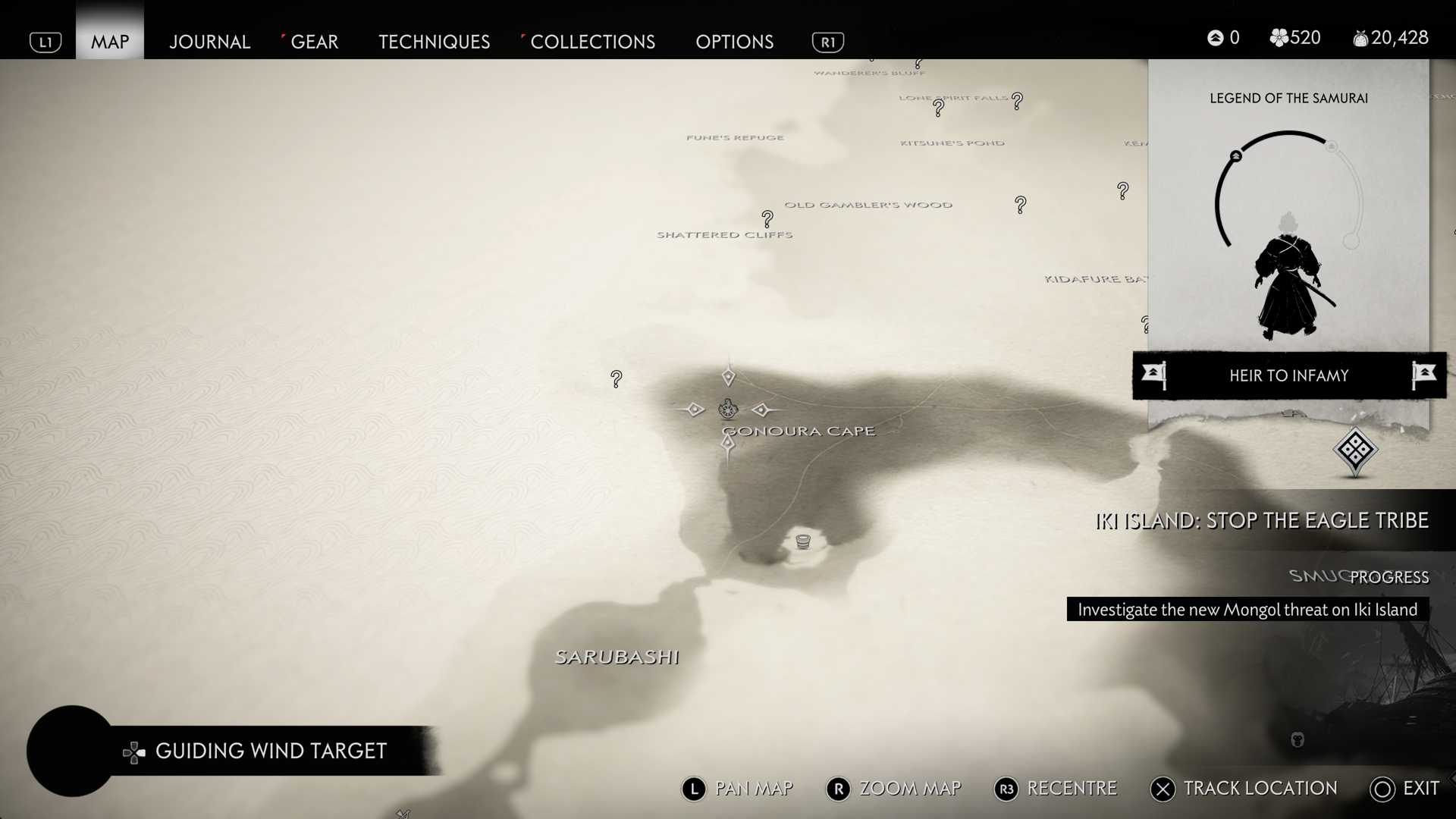Screen dimensions: 1456x819
Task: Click the Heir to Infamy quest banner
Action: [1288, 375]
